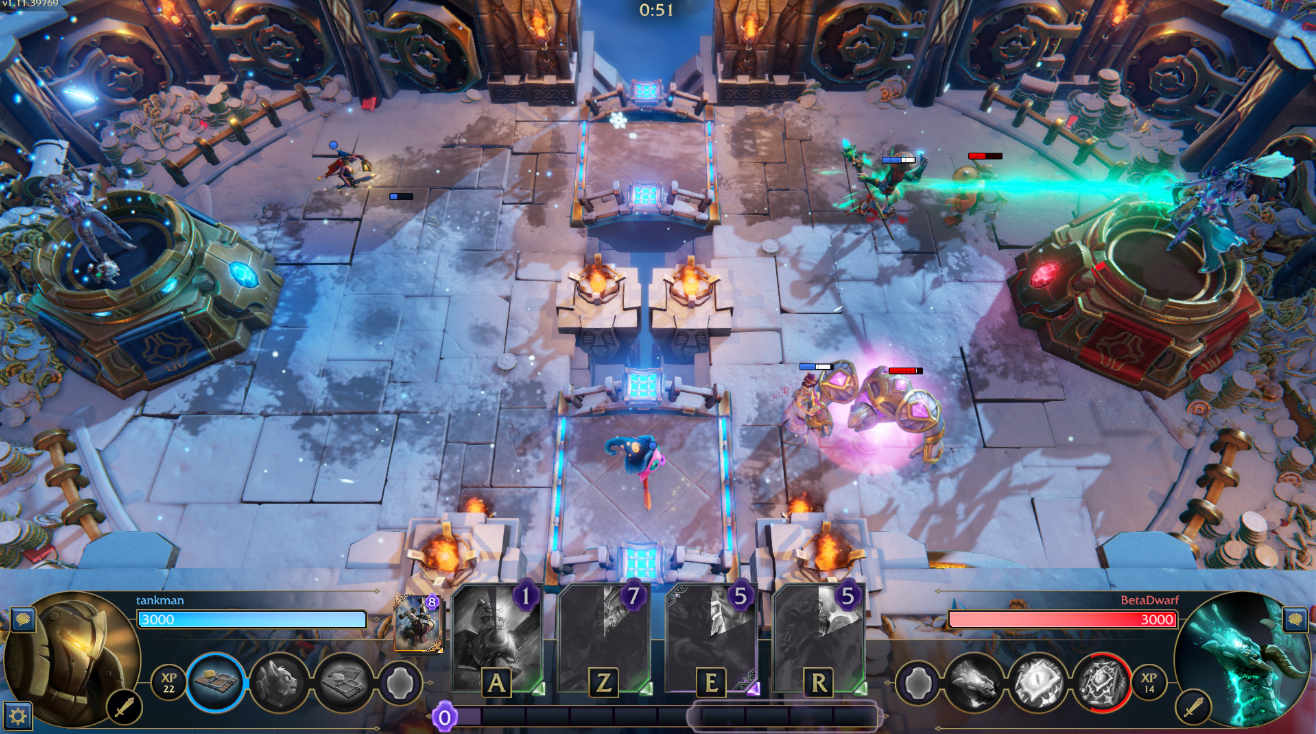The width and height of the screenshot is (1316, 734).
Task: Select the E card in the hand
Action: click(712, 635)
